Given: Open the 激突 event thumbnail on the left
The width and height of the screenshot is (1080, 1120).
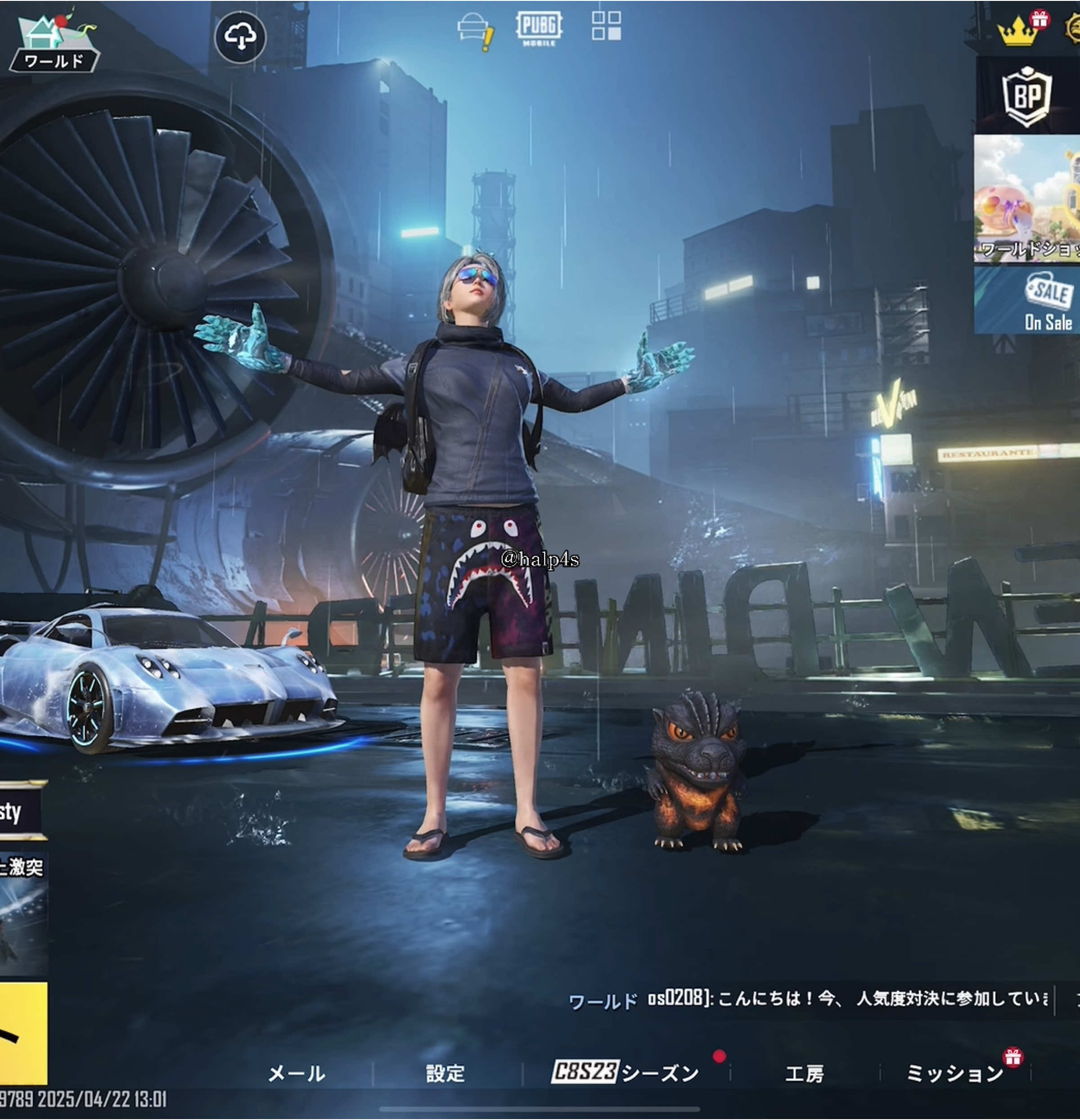Looking at the screenshot, I should [23, 908].
